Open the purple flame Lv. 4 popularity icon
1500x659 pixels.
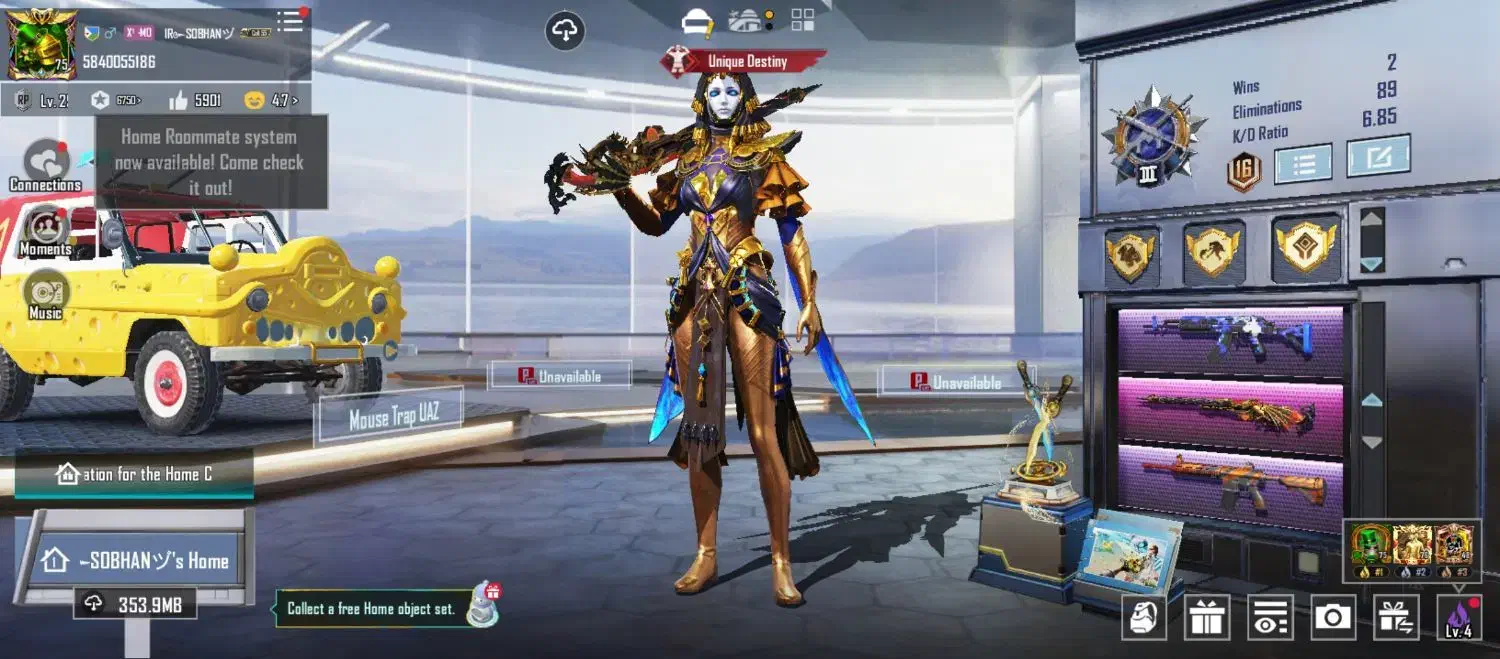point(1458,617)
